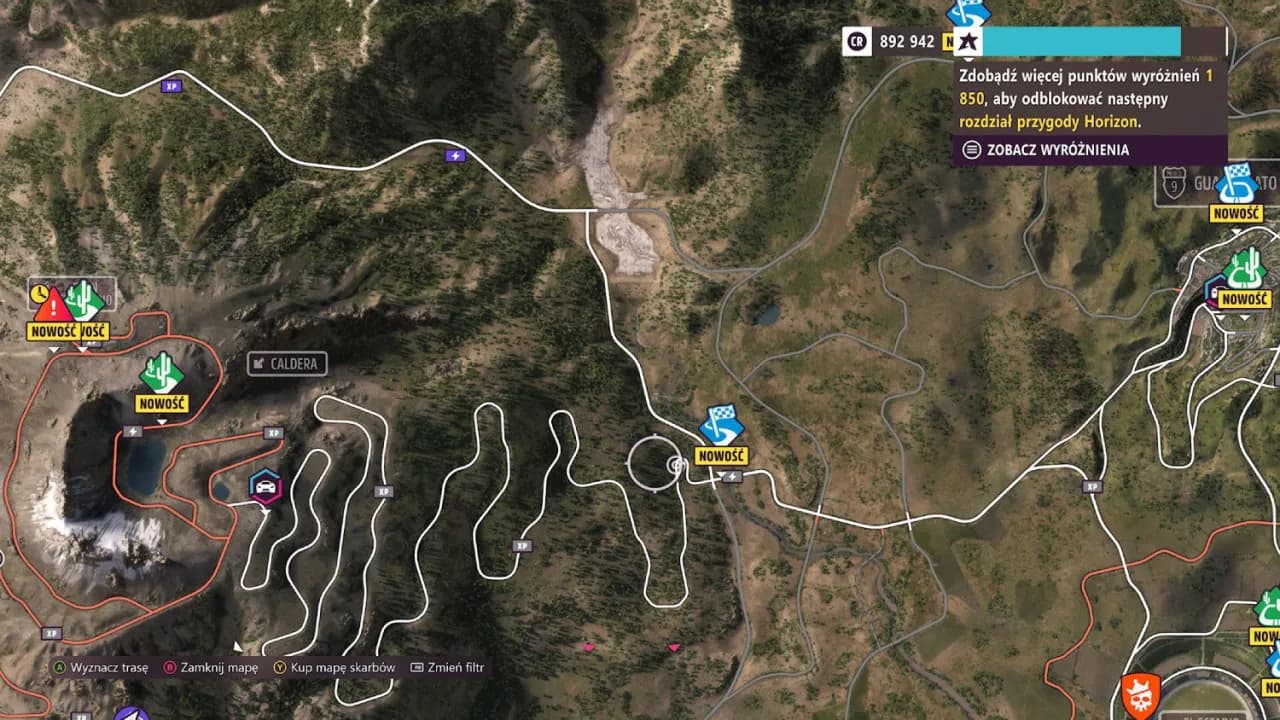Click the accolade star icon
The image size is (1280, 720).
pos(968,42)
